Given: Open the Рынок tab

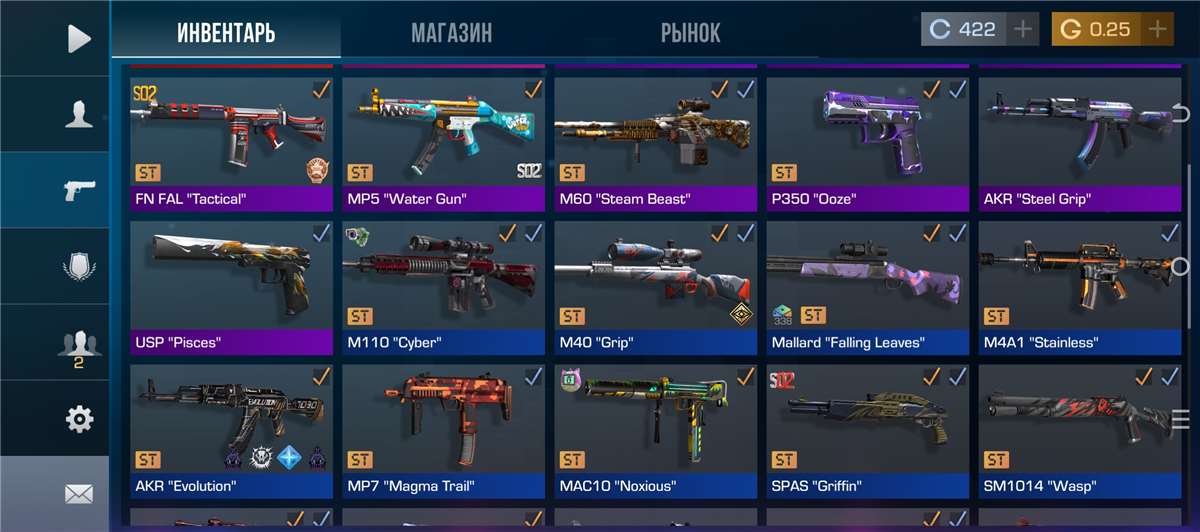Looking at the screenshot, I should tap(690, 33).
